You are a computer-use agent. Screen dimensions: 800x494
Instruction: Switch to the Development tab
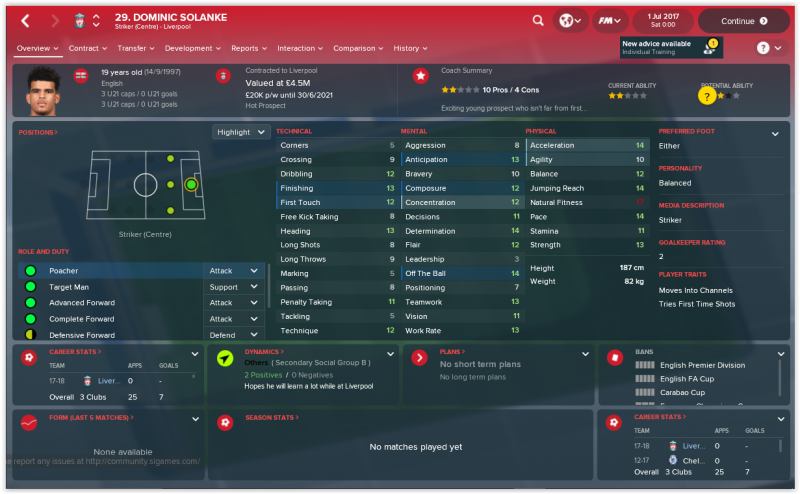click(192, 48)
